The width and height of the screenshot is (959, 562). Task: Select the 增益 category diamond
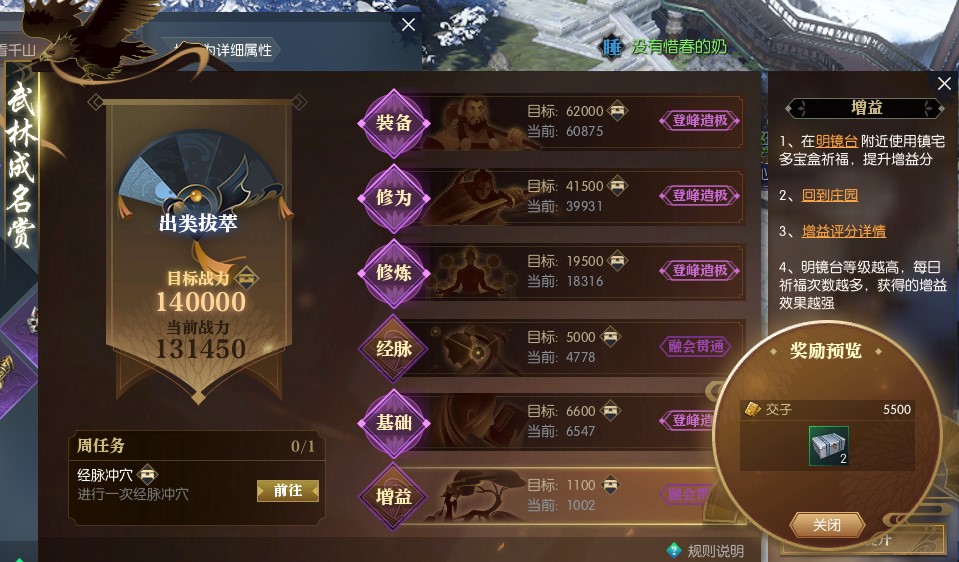click(394, 496)
